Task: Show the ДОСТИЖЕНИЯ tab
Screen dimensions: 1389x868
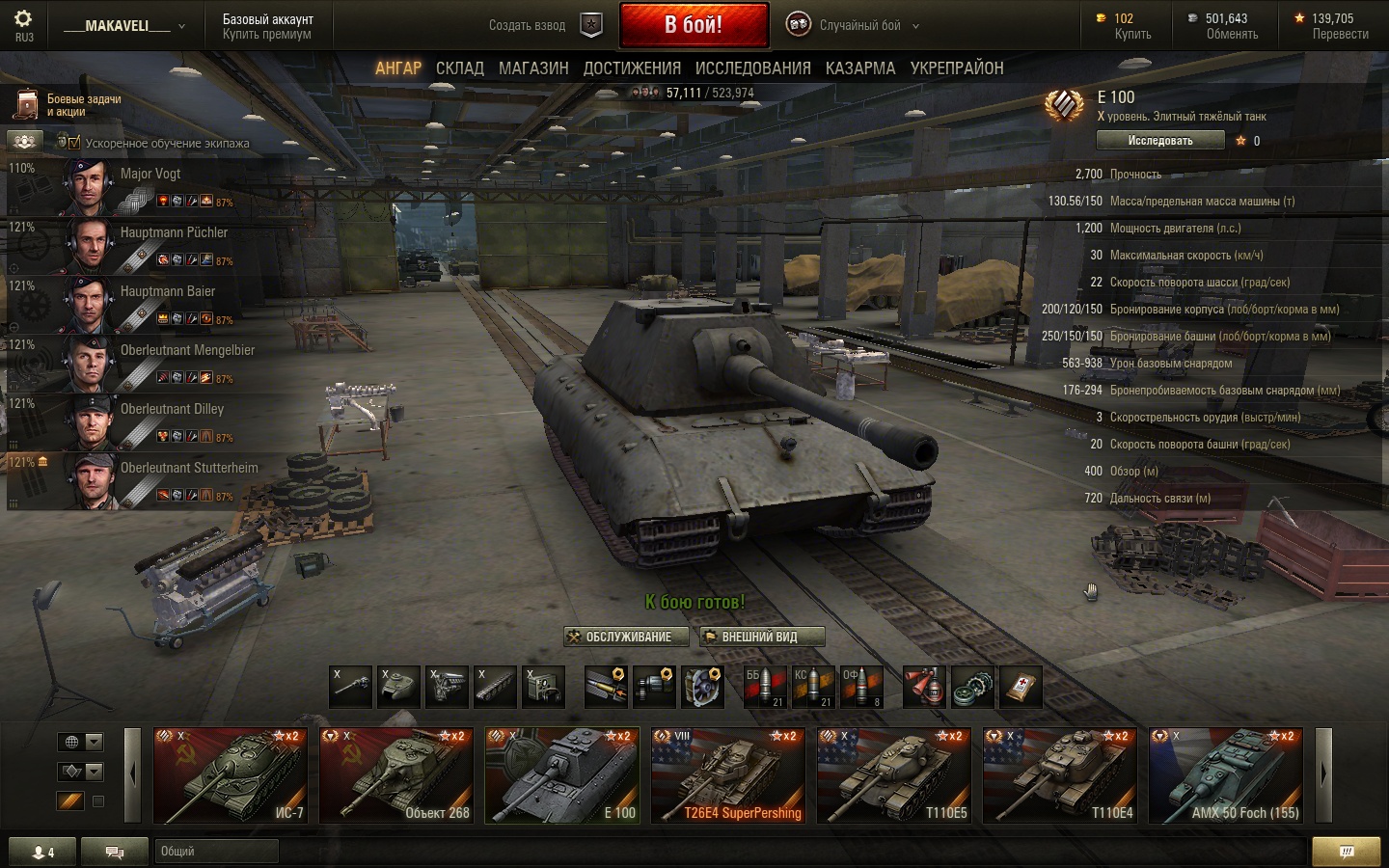Action: [632, 68]
